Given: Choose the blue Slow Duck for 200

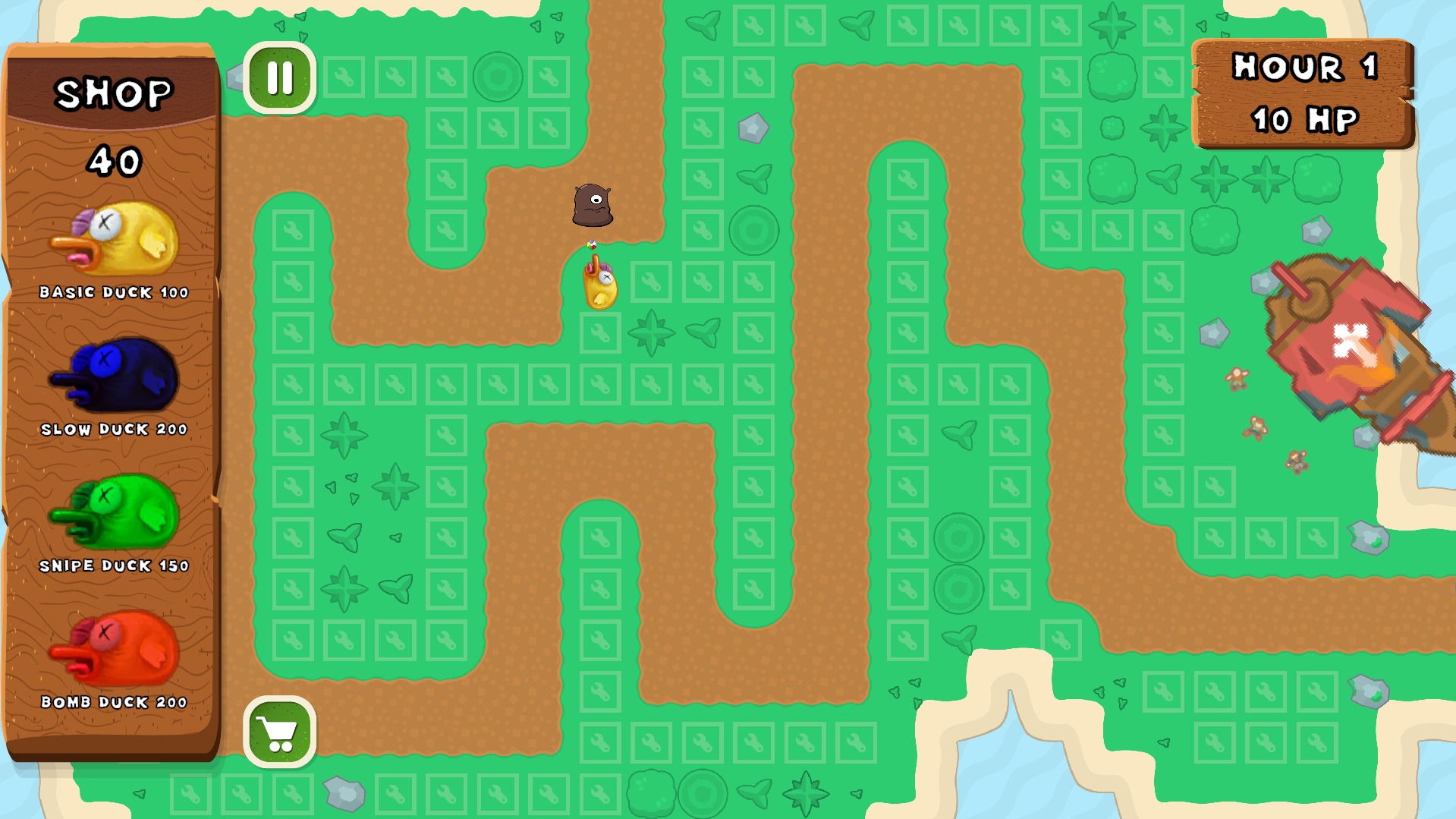Looking at the screenshot, I should 115,377.
